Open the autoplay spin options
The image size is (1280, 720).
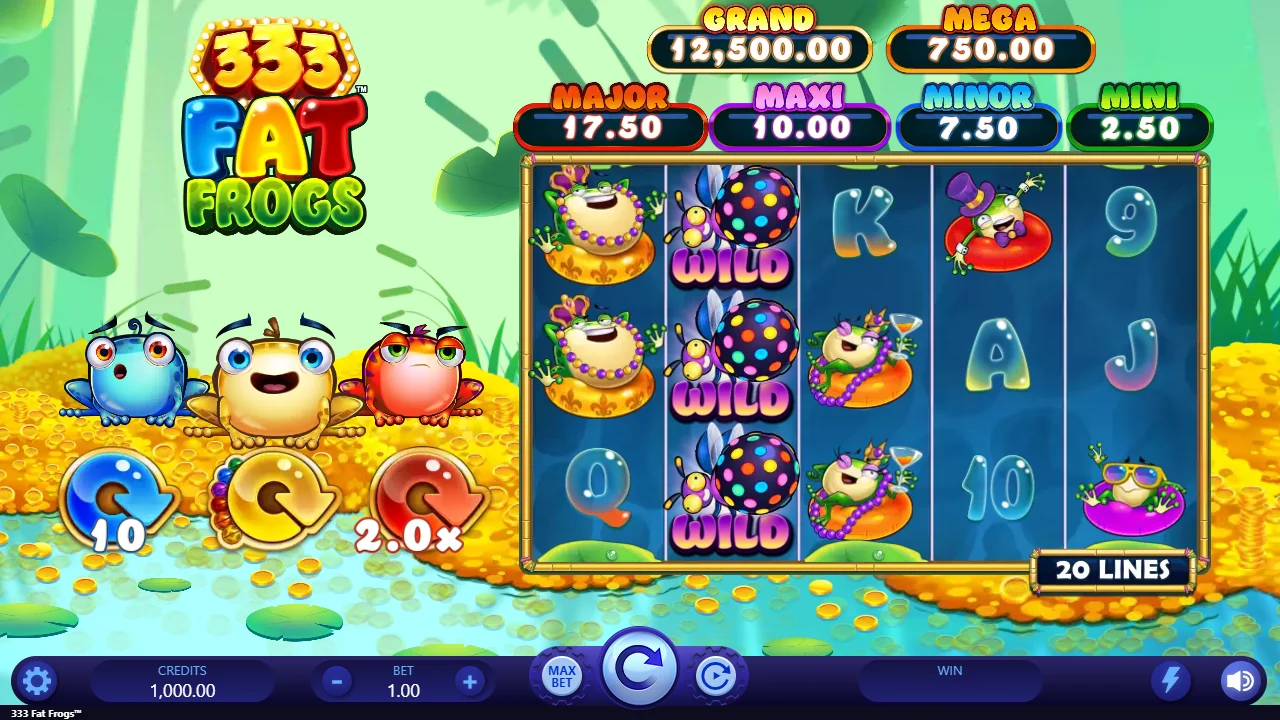point(716,675)
